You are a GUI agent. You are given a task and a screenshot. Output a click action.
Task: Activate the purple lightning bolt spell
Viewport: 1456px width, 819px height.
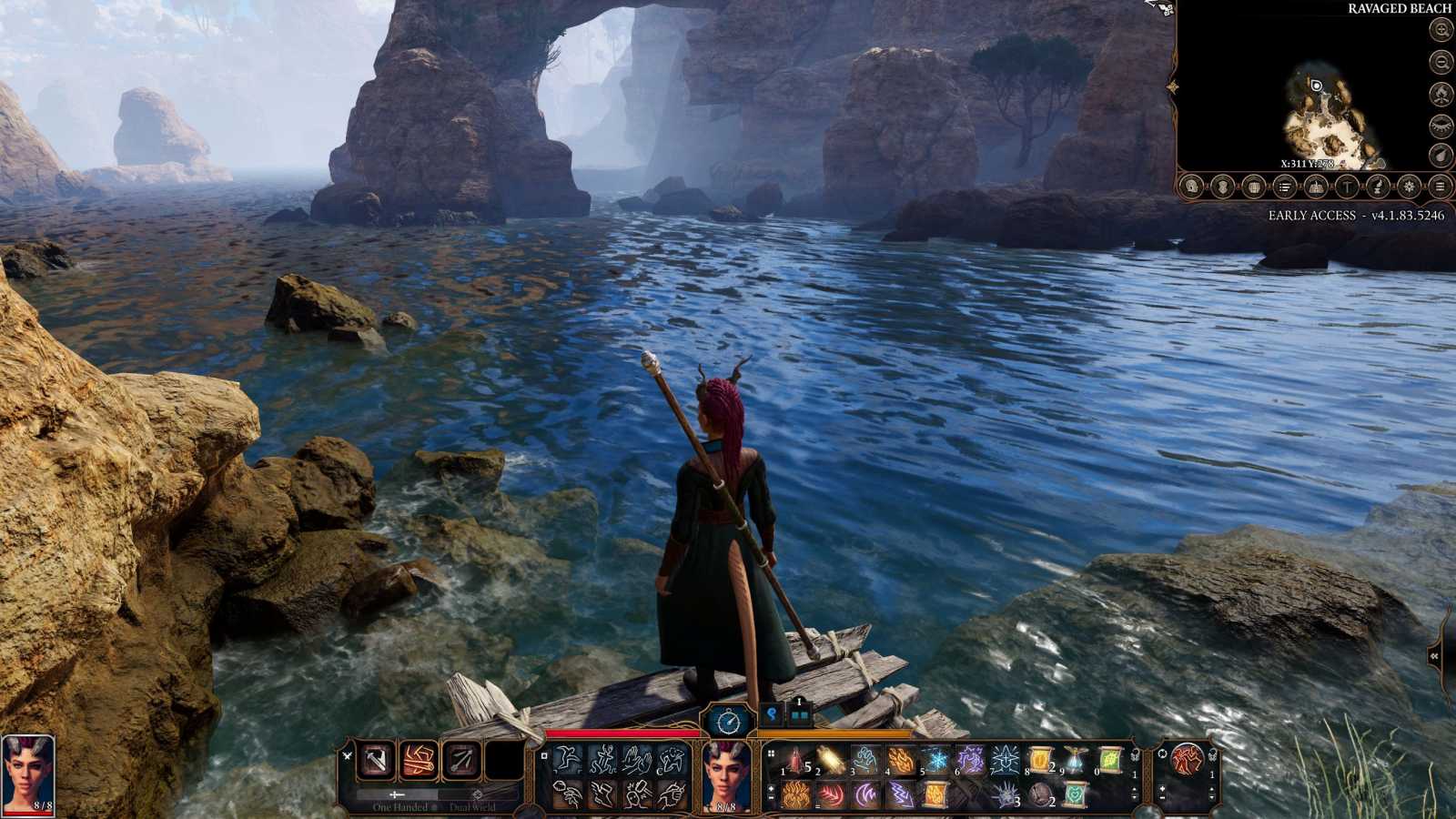(900, 794)
